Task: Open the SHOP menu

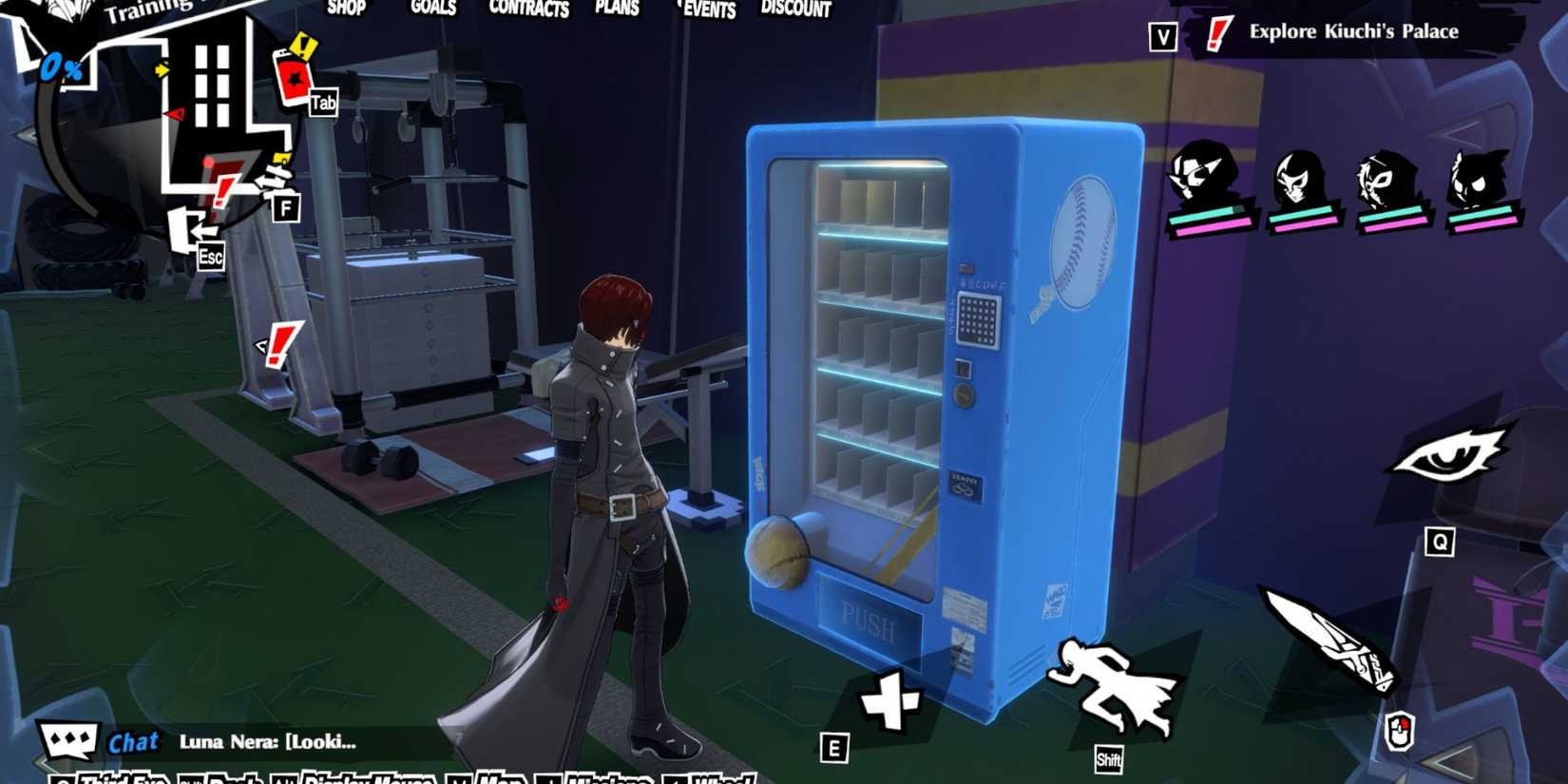Action: 346,8
